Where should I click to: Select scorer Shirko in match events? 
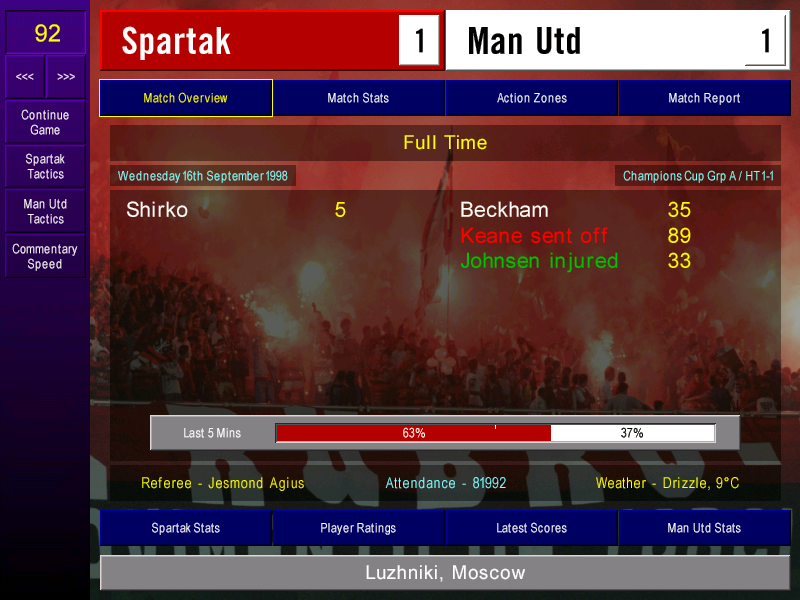pyautogui.click(x=157, y=210)
